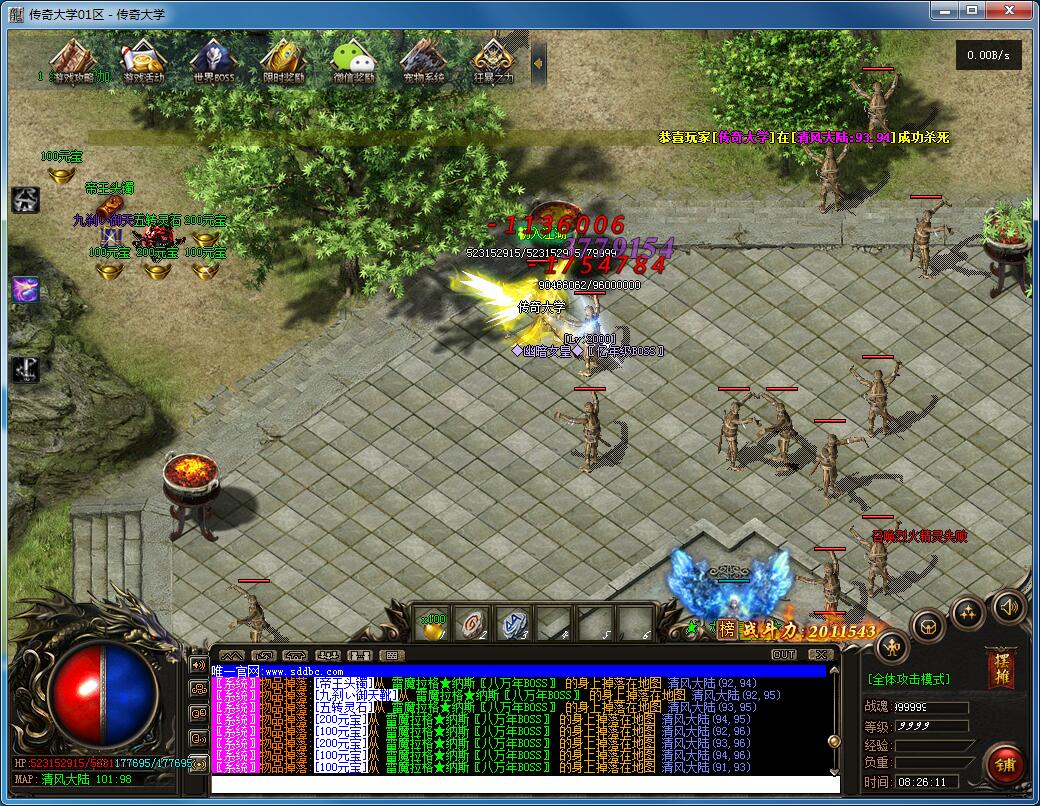Open the 宠物系统 pet system
Viewport: 1040px width, 806px height.
tap(423, 60)
